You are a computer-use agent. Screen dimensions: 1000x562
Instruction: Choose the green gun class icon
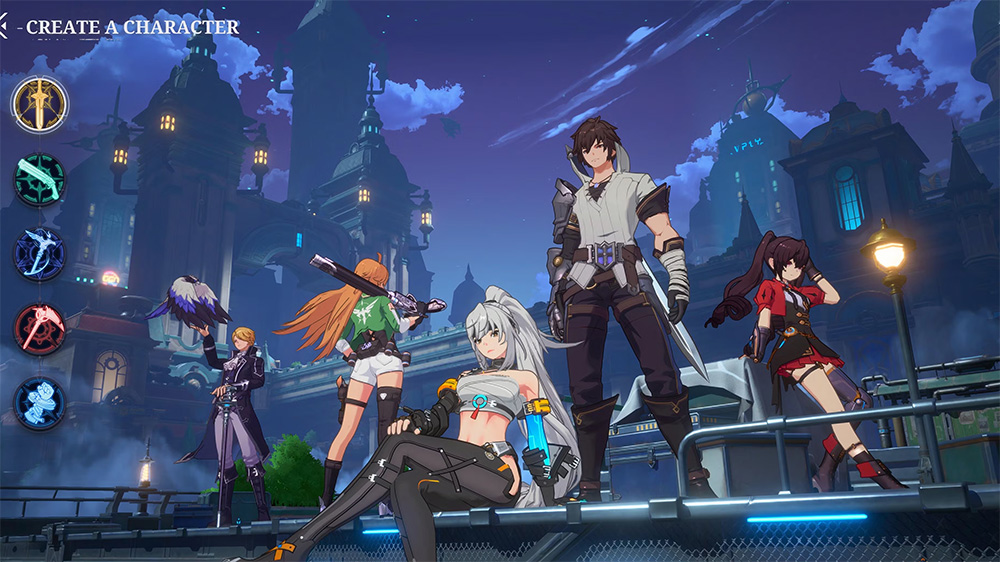tap(40, 179)
